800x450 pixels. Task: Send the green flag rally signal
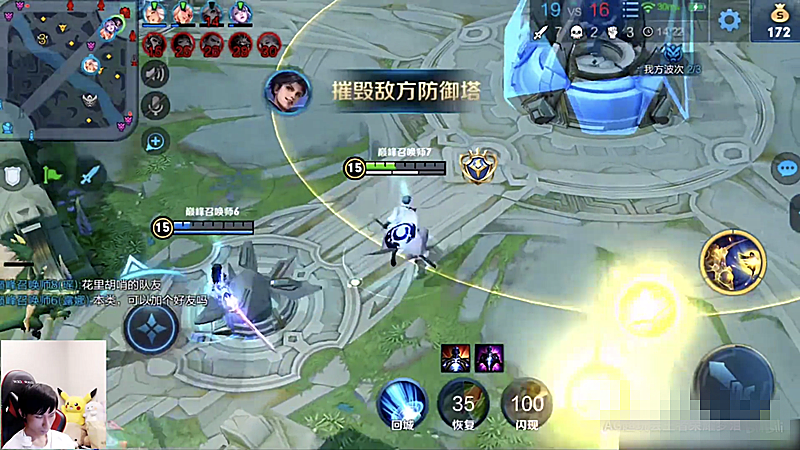click(54, 175)
